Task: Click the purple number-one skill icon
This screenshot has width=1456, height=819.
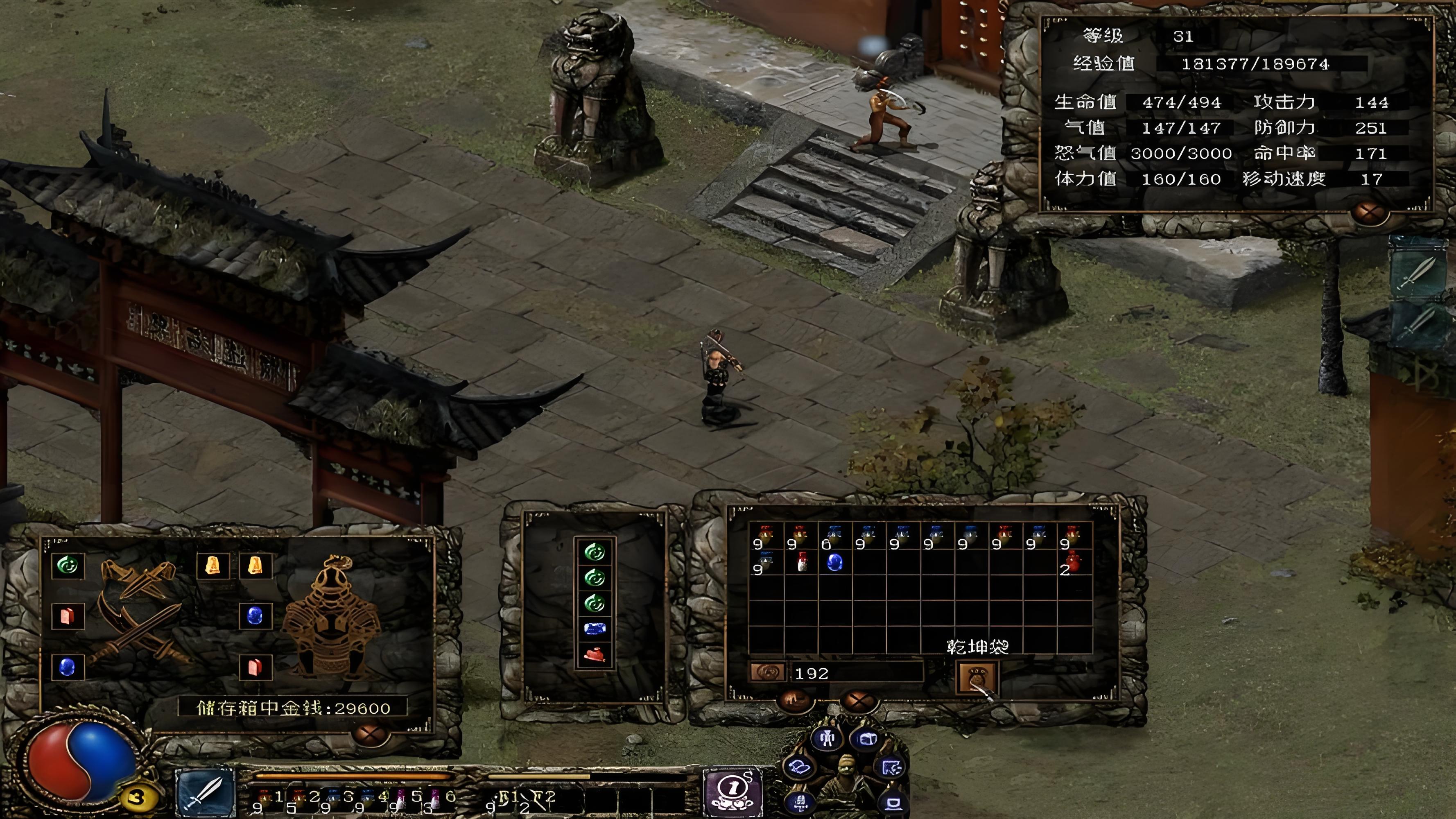Action: pos(730,790)
